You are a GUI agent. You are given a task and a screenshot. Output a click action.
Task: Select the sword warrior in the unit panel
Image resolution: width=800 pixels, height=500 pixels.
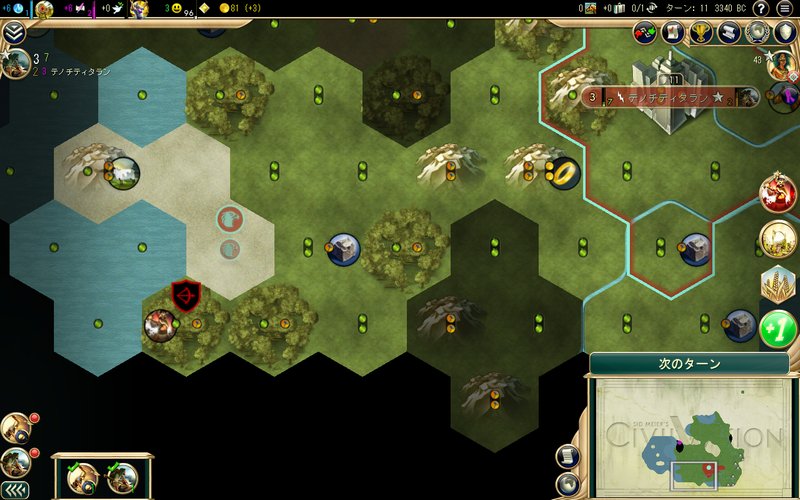point(82,477)
